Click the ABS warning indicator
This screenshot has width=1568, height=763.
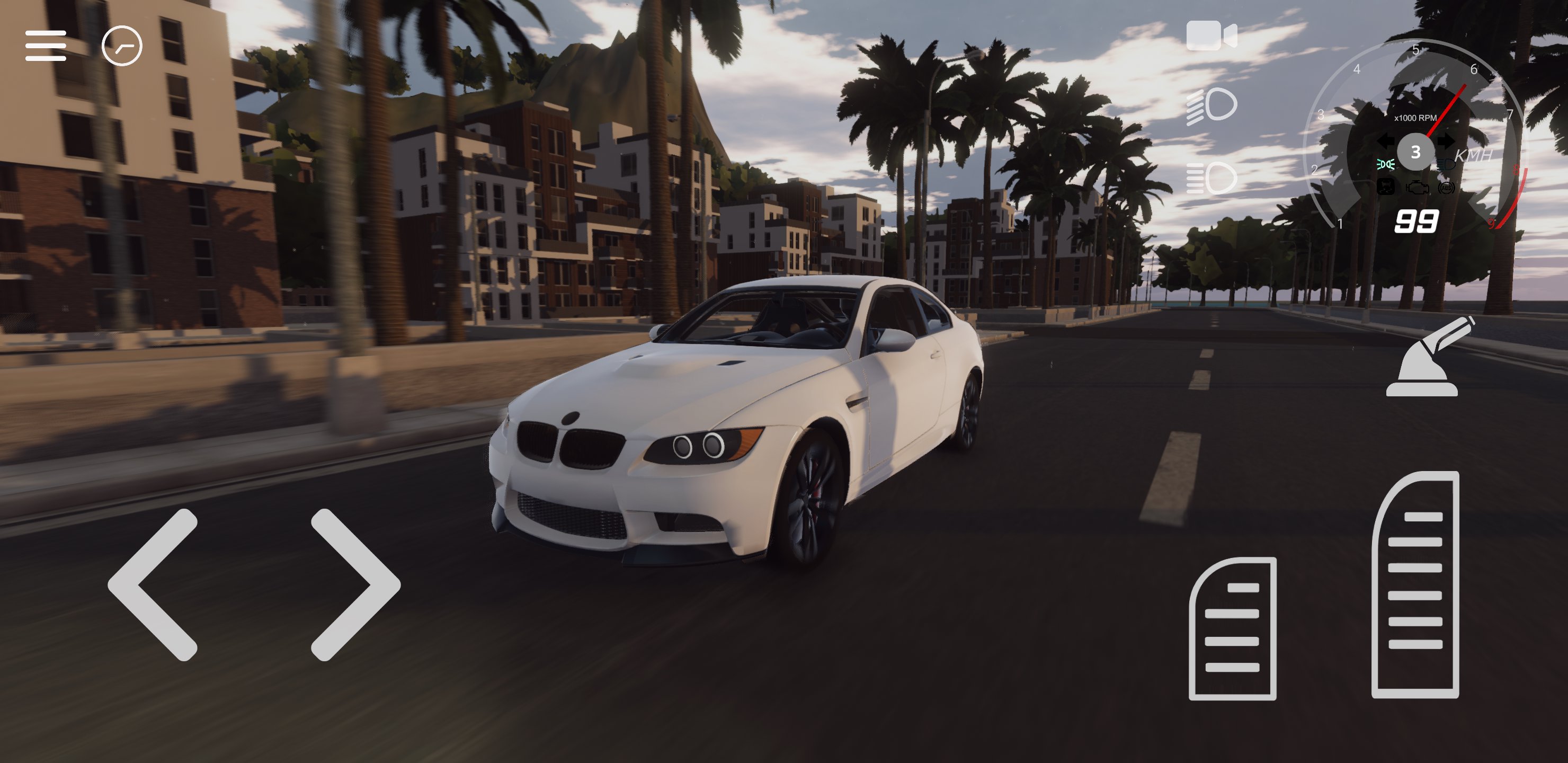pyautogui.click(x=1446, y=188)
